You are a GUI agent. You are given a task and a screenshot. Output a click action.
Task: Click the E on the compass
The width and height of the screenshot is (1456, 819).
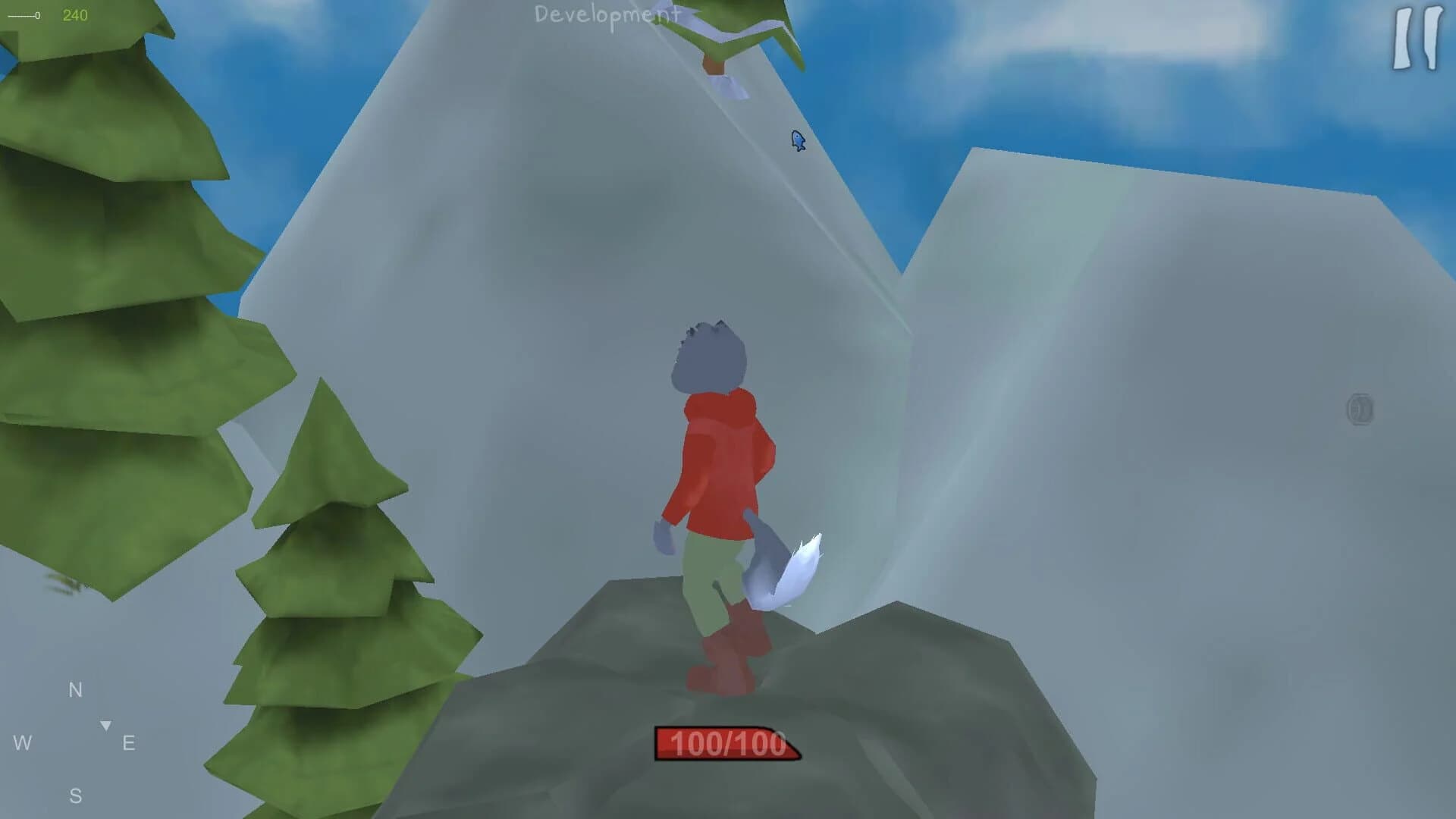[x=129, y=743]
